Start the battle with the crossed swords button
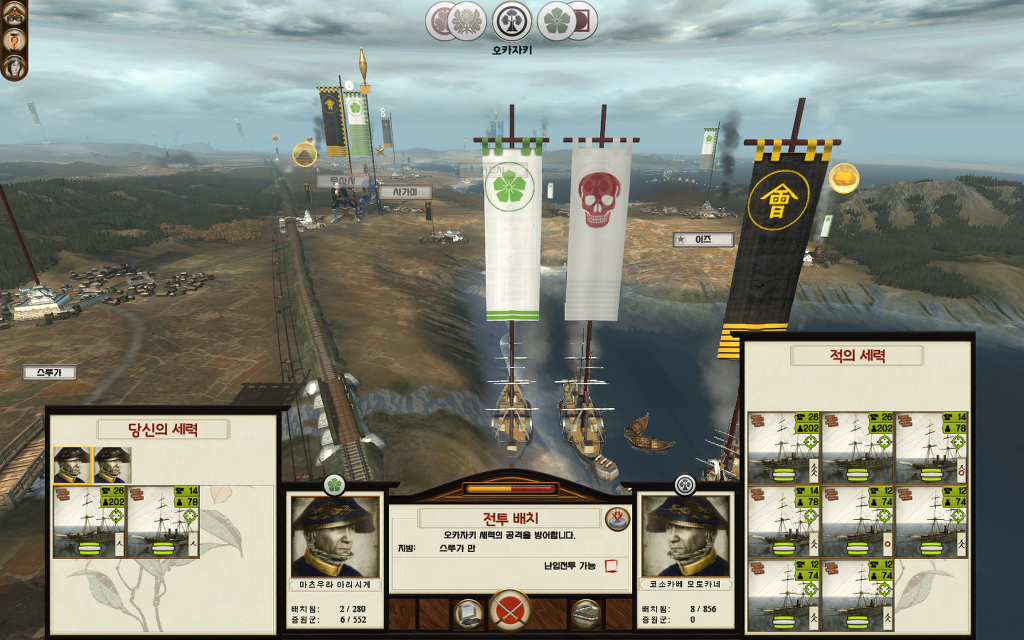Image resolution: width=1024 pixels, height=640 pixels. 510,610
